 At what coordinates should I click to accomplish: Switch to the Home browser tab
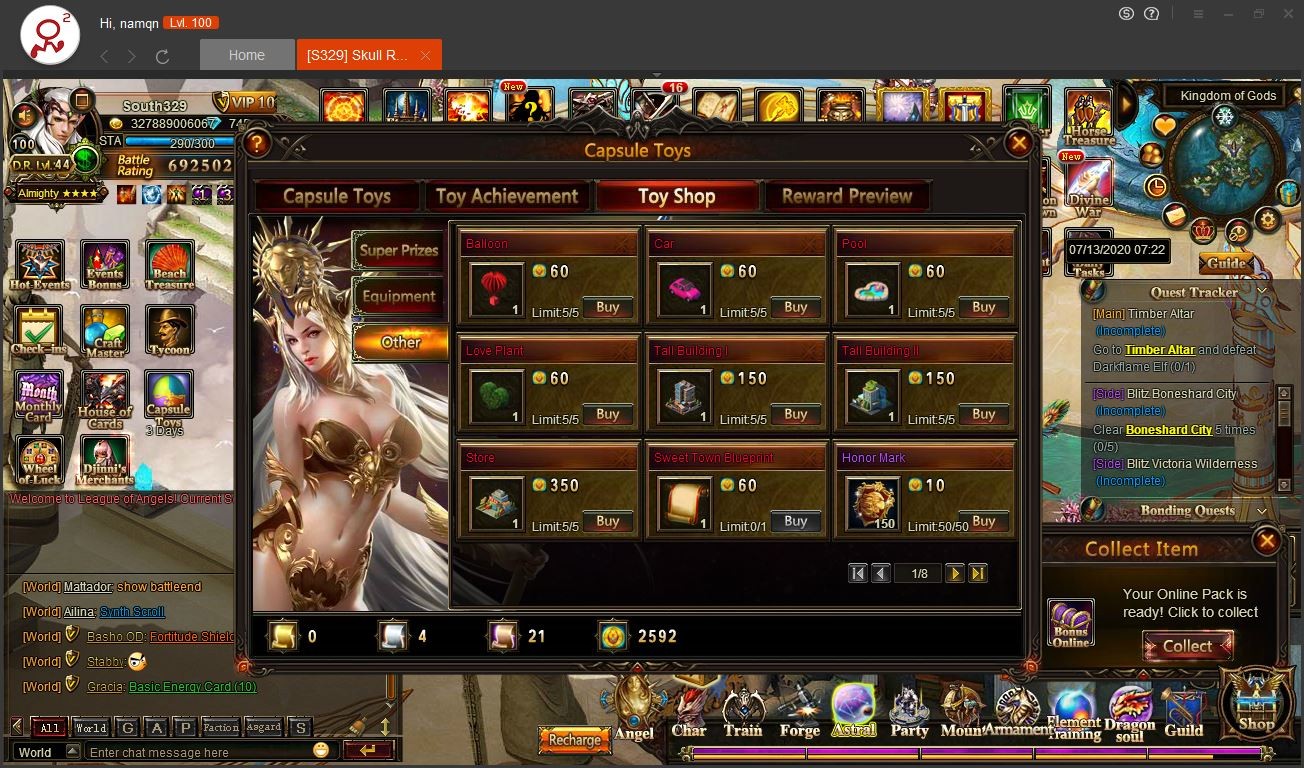point(247,55)
